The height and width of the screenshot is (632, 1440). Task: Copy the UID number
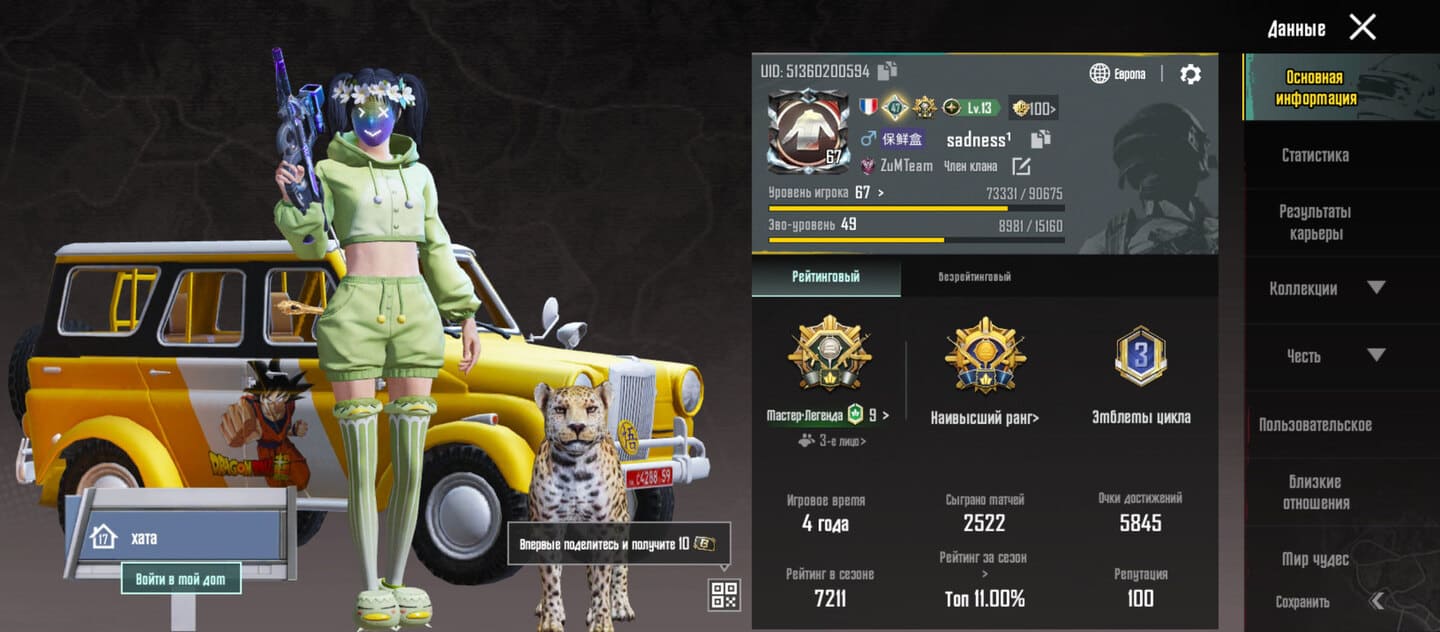click(x=887, y=70)
